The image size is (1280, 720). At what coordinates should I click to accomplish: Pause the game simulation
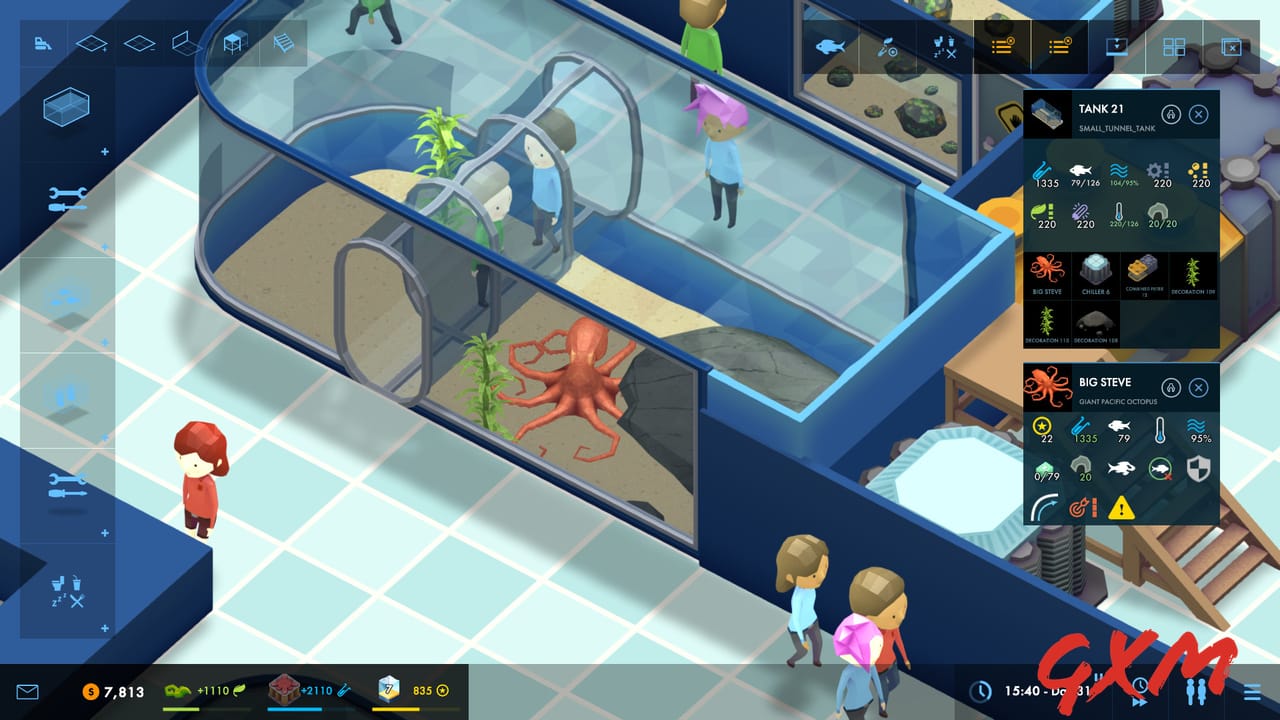[x=1098, y=679]
